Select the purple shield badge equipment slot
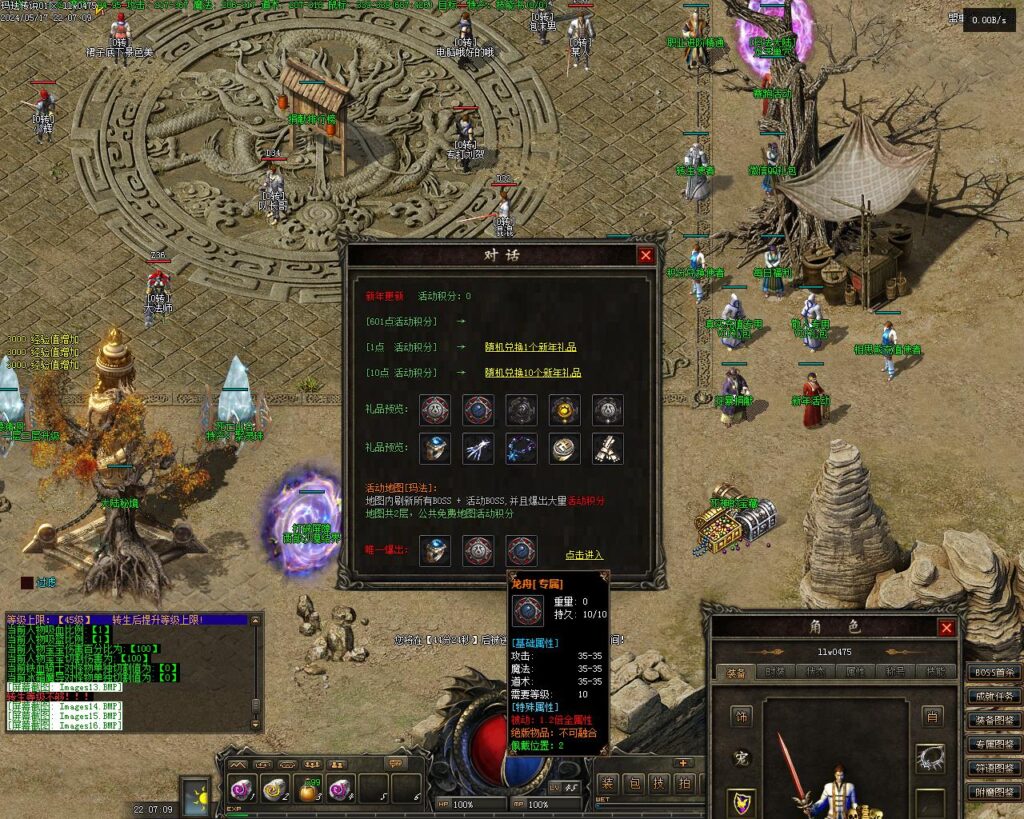1024x819 pixels. click(x=741, y=802)
